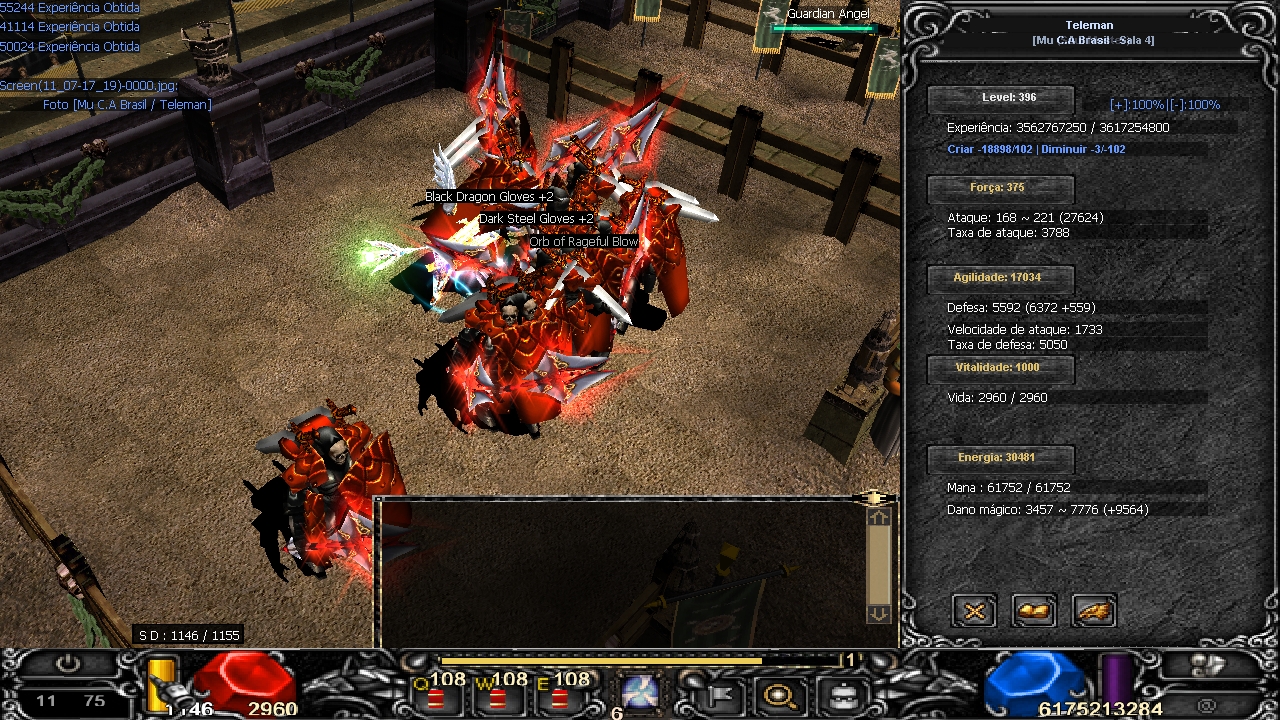Select the active skill icon on the hotbar
1280x720 pixels.
[x=638, y=691]
